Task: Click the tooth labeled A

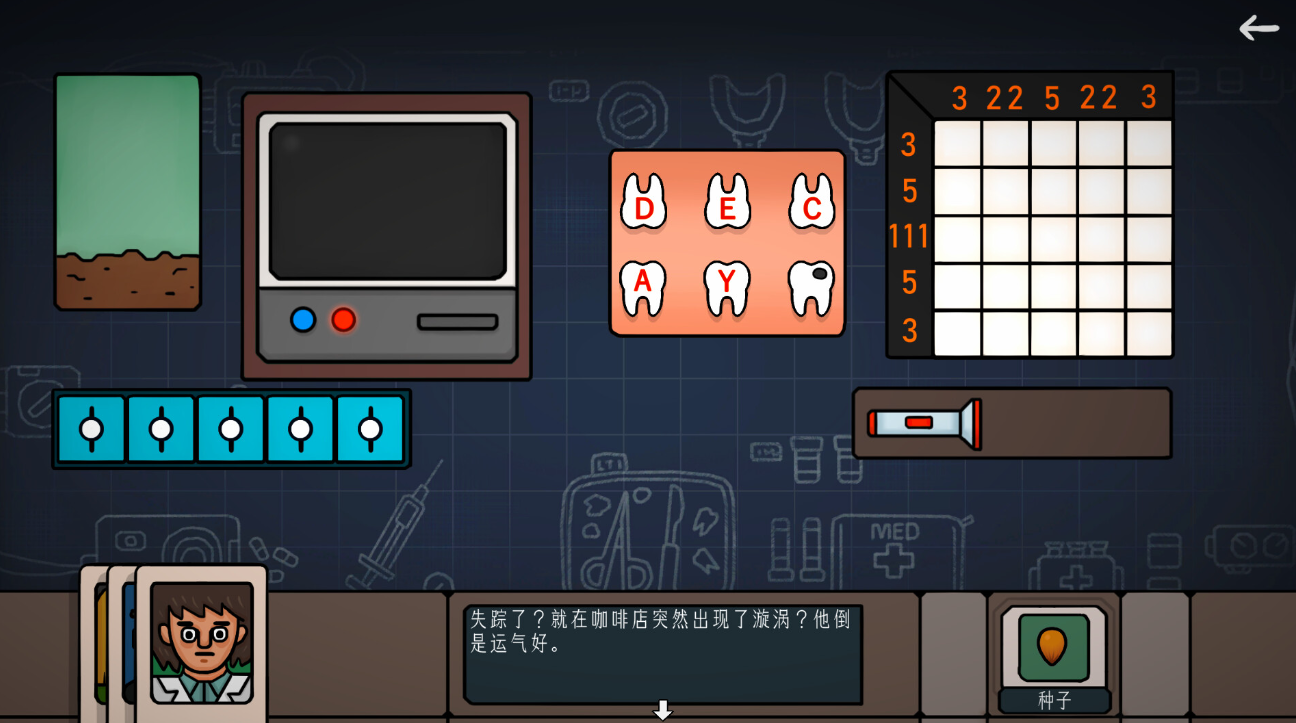Action: coord(643,285)
